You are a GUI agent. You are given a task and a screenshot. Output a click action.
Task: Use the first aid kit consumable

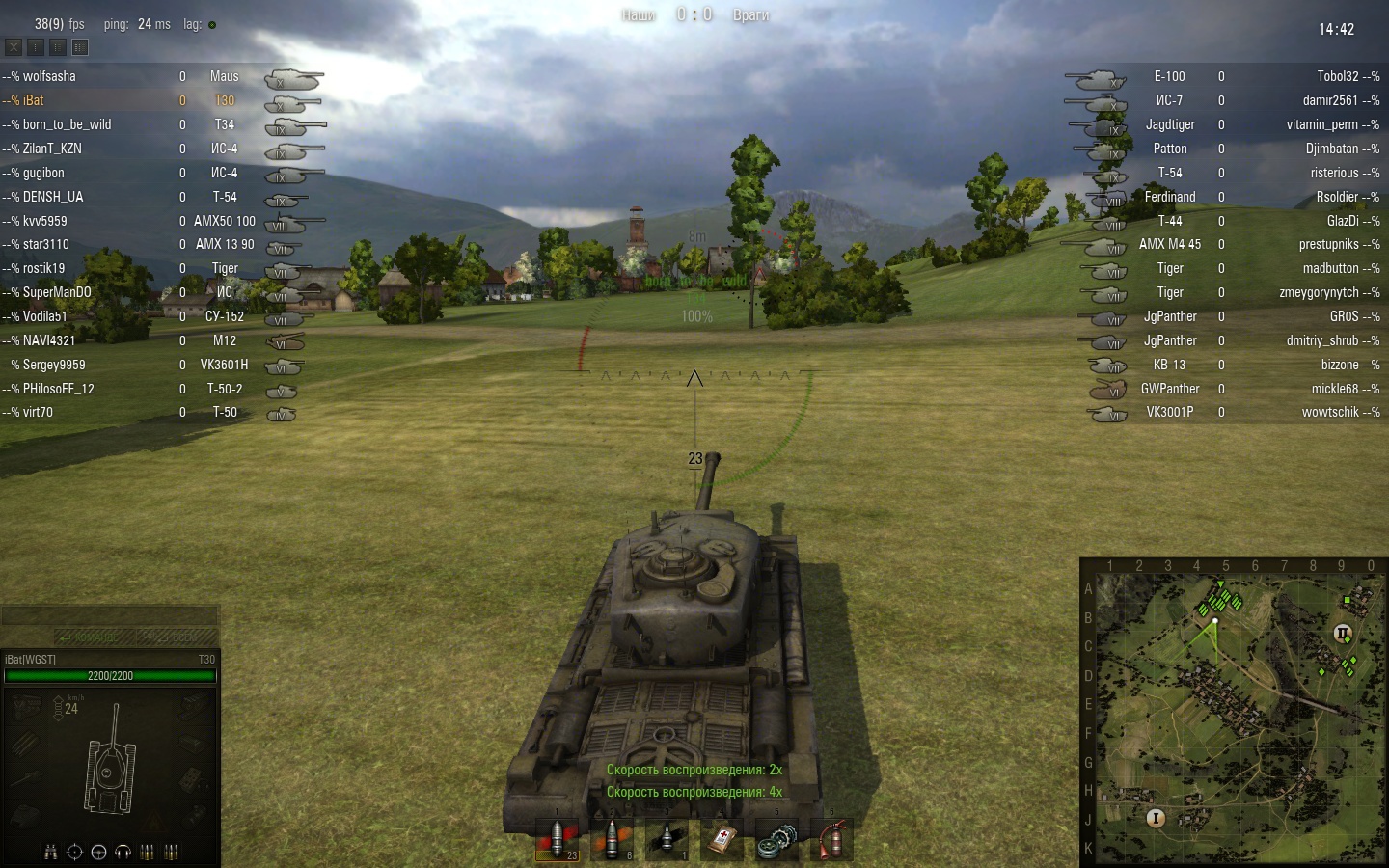point(722,840)
